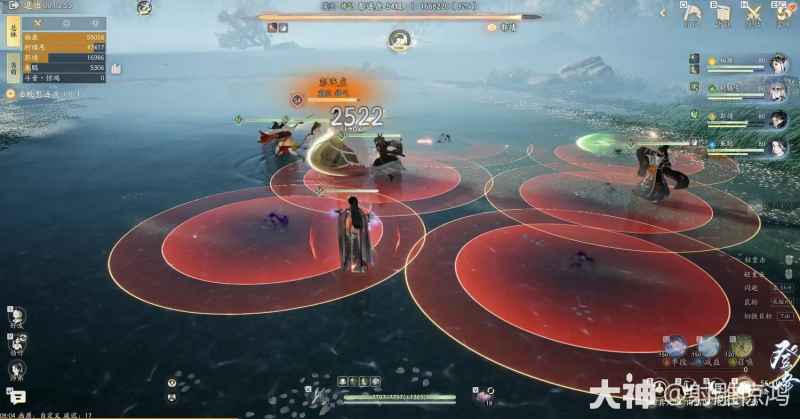800x419 pixels.
Task: Open the bar-chart statistics details icon
Action: pos(116,68)
